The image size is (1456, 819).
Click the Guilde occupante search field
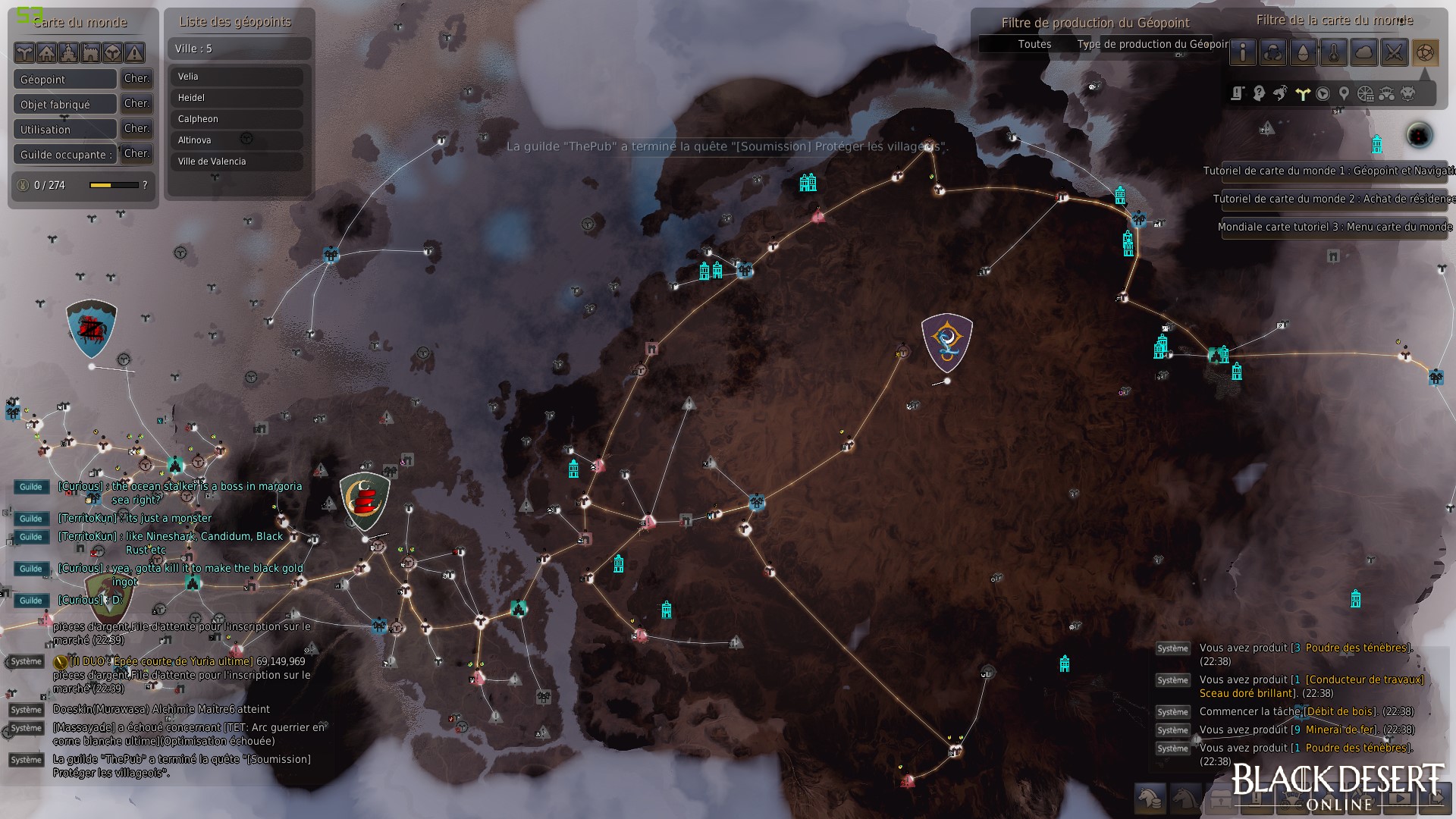click(x=65, y=155)
